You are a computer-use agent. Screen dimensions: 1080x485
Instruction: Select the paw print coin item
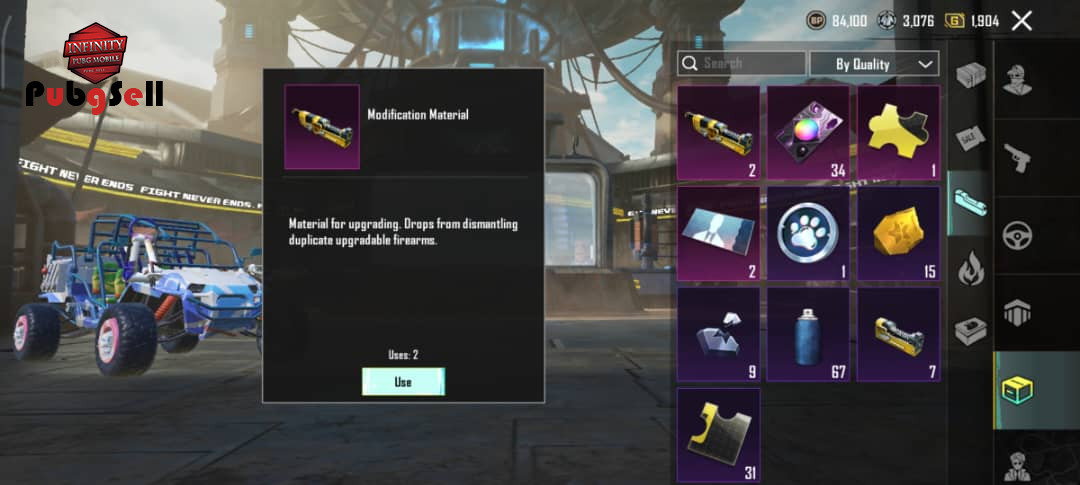(x=808, y=232)
